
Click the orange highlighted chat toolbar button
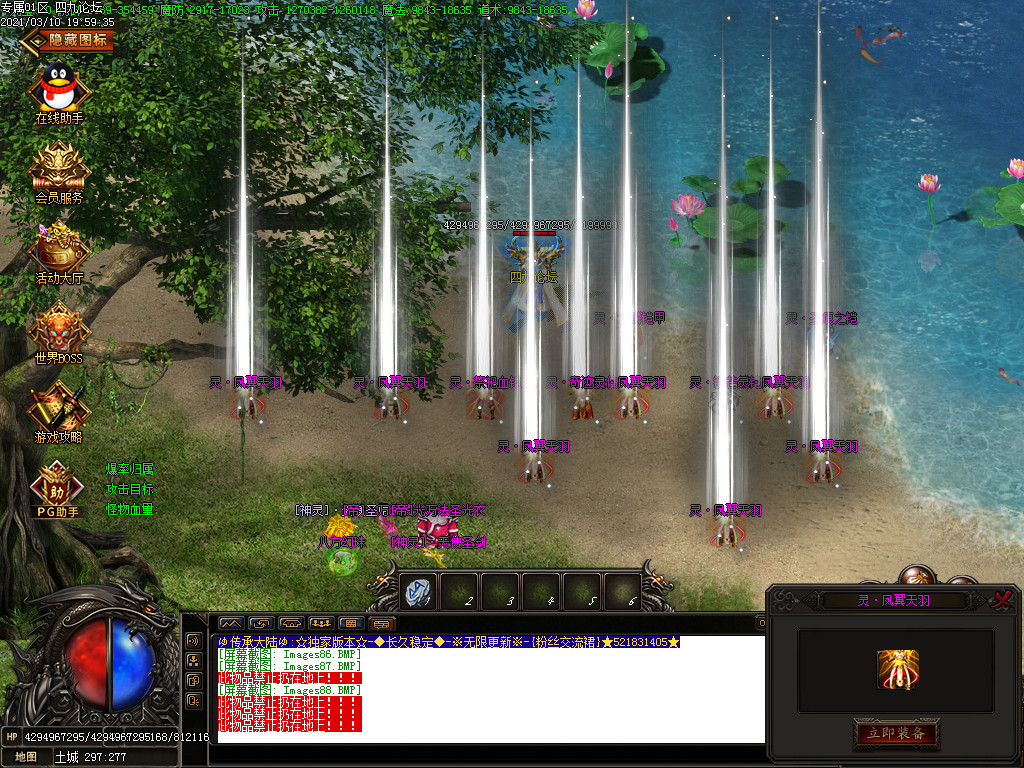point(381,624)
